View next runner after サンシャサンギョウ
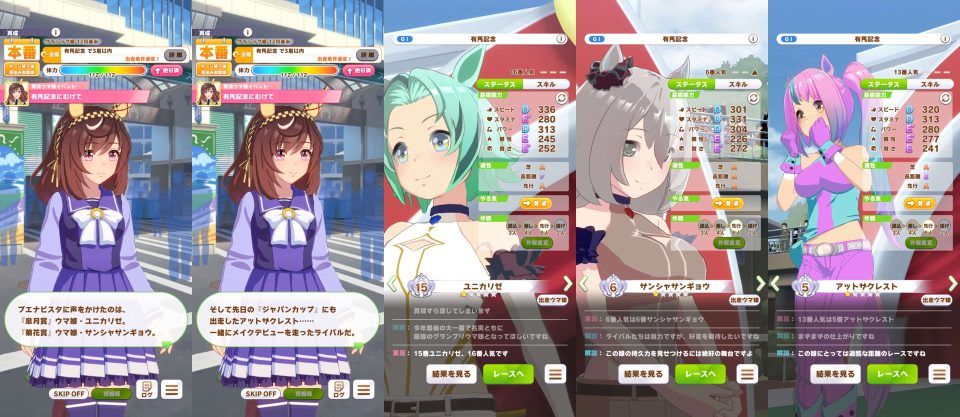 coord(759,284)
